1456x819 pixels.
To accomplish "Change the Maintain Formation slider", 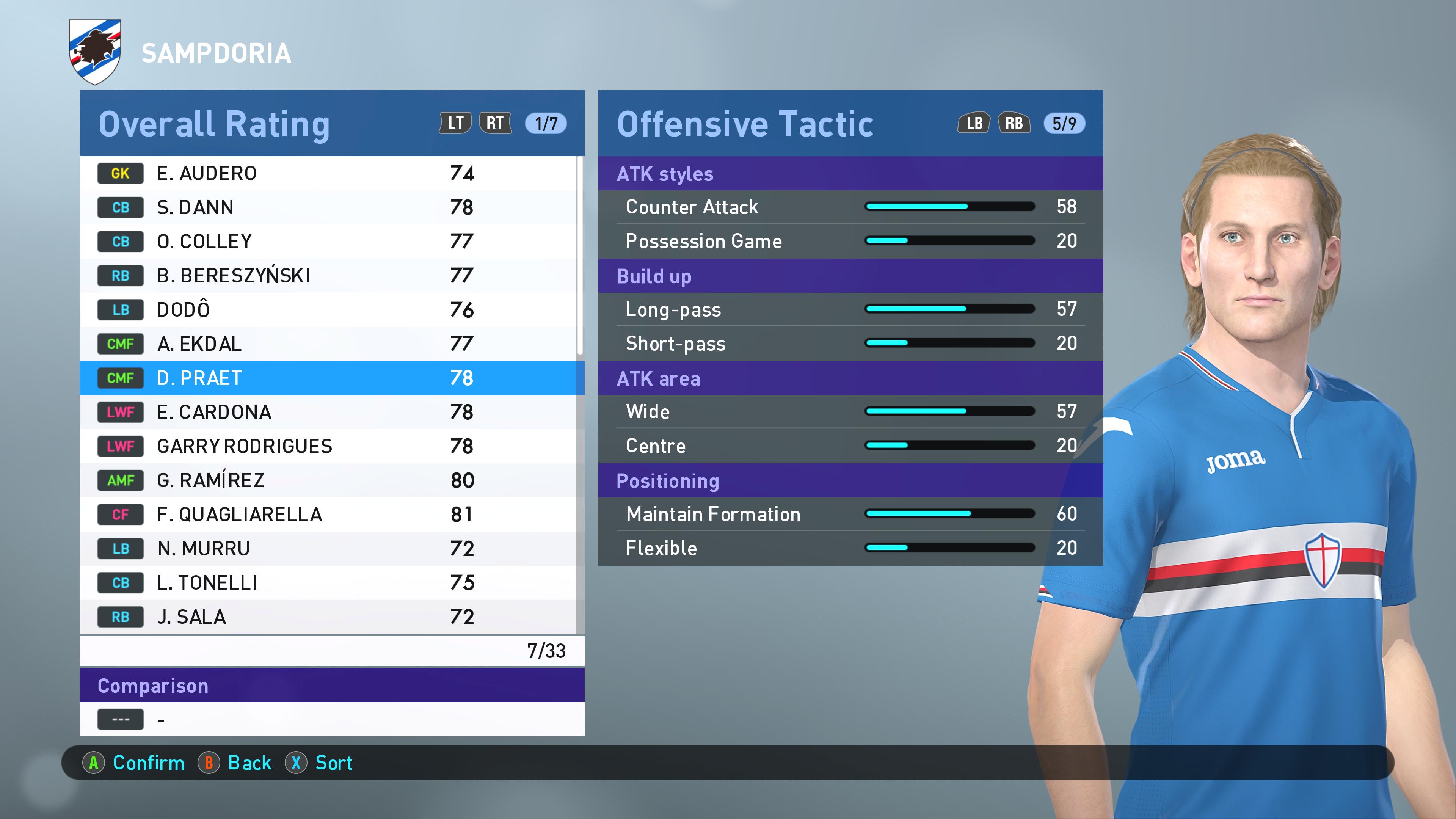I will coord(949,514).
